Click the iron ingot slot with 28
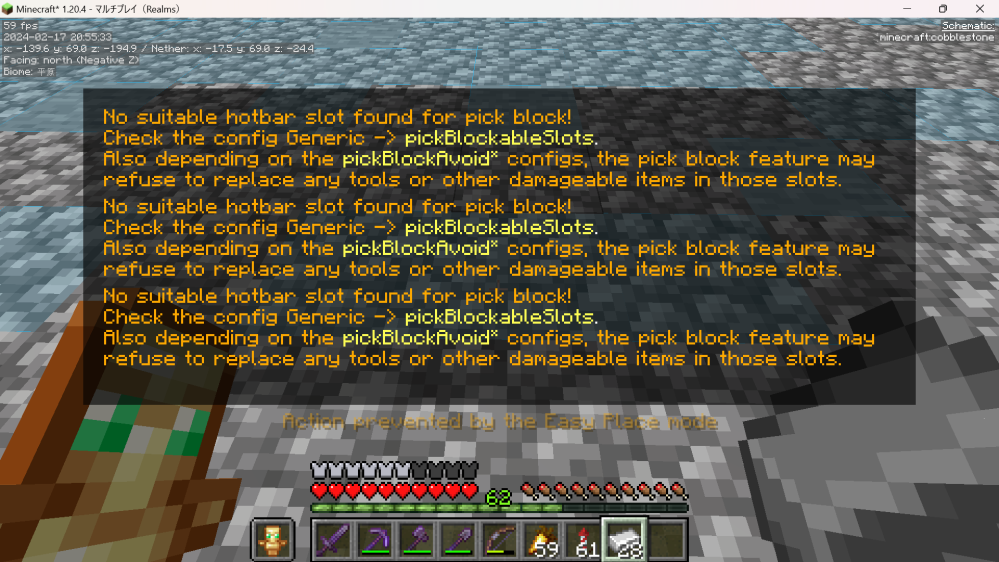999x562 pixels. (x=623, y=540)
